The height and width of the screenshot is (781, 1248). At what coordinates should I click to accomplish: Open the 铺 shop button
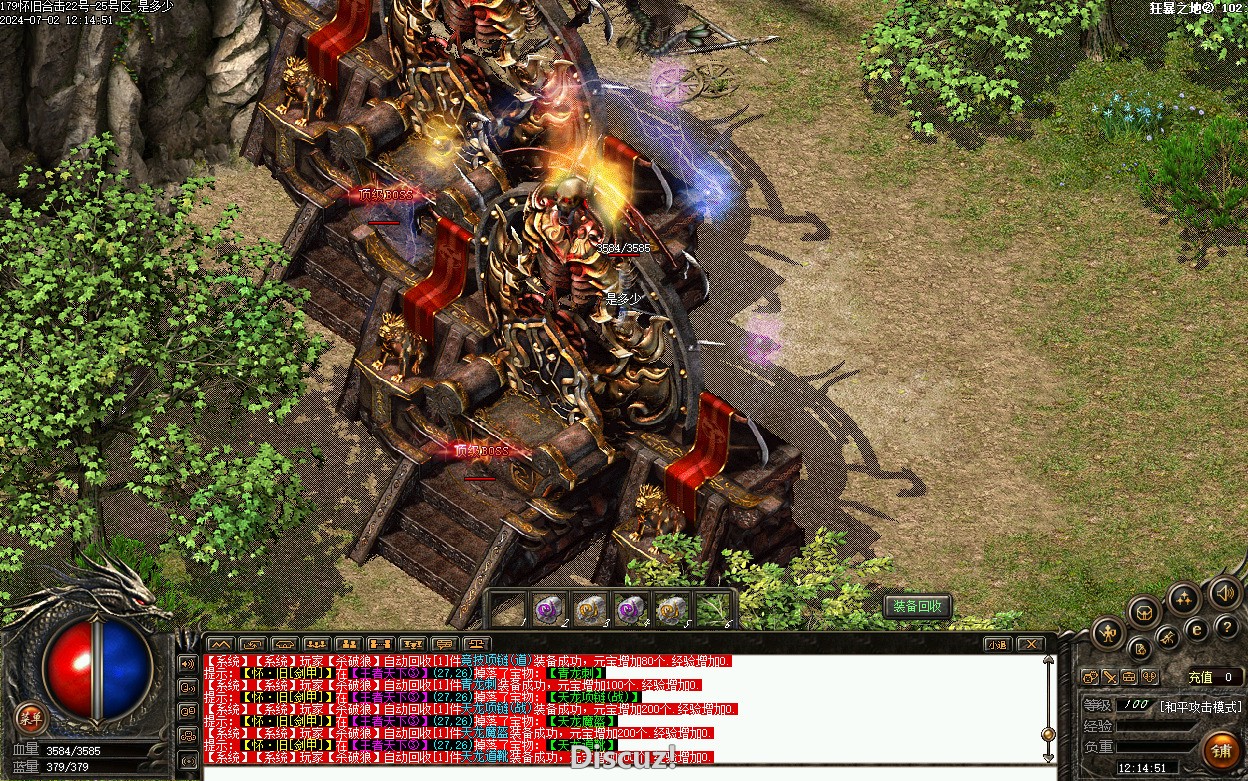(1220, 750)
